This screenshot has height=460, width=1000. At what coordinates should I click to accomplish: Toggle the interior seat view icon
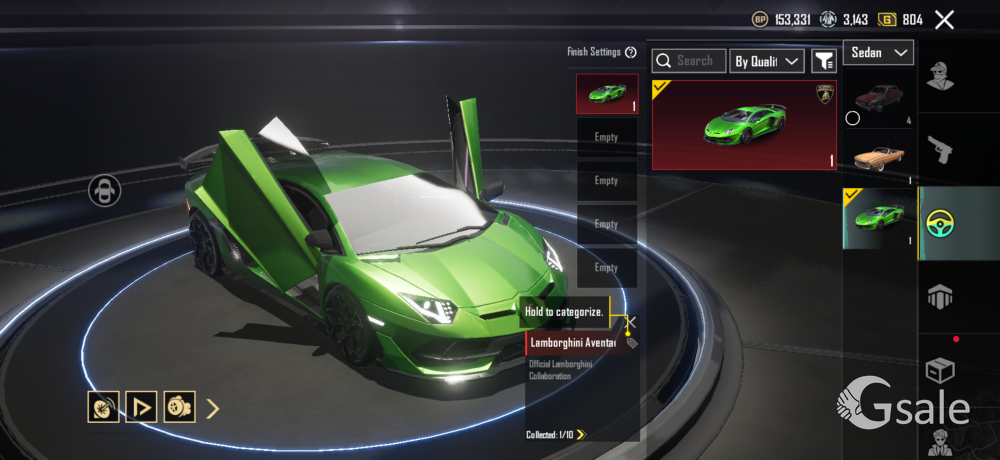click(x=104, y=190)
